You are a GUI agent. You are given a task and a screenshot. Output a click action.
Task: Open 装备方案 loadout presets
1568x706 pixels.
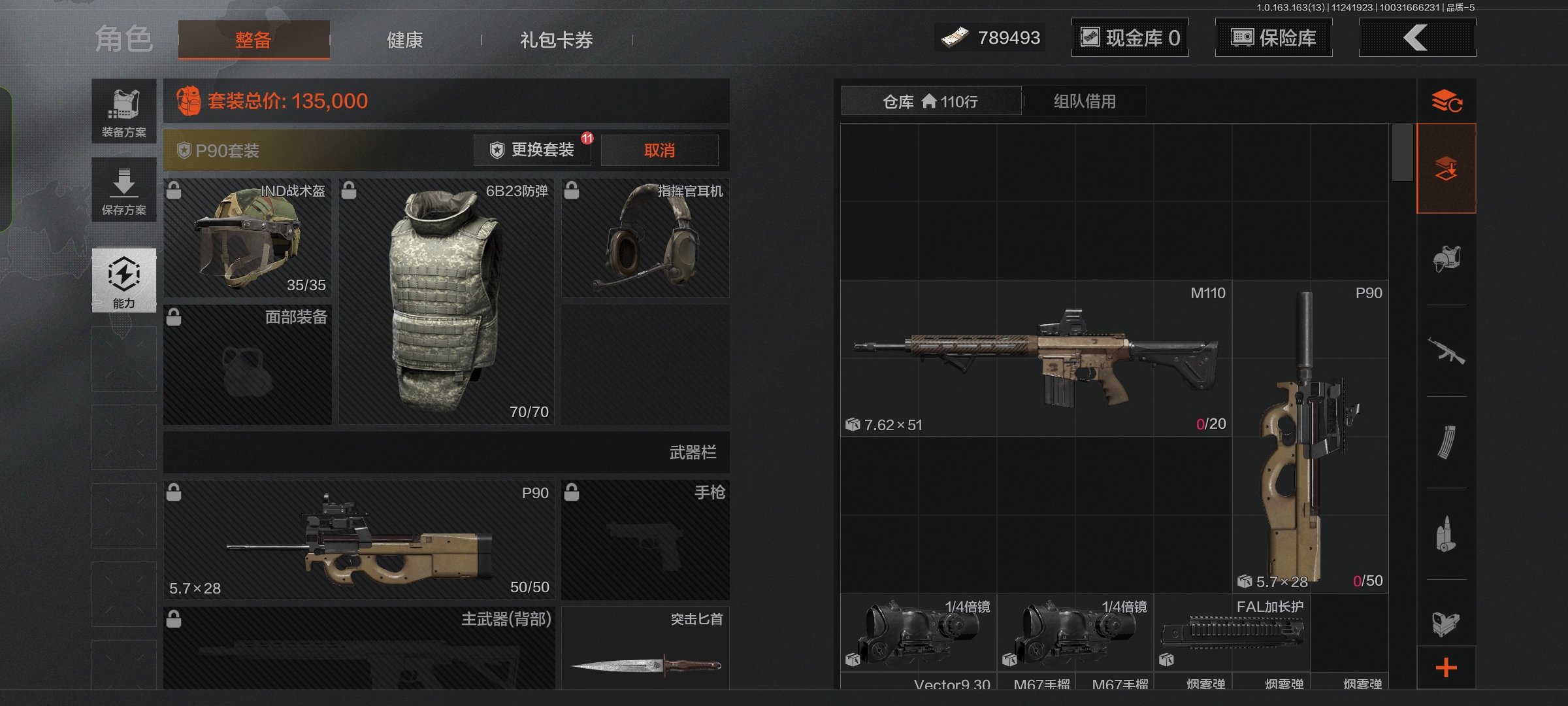124,111
